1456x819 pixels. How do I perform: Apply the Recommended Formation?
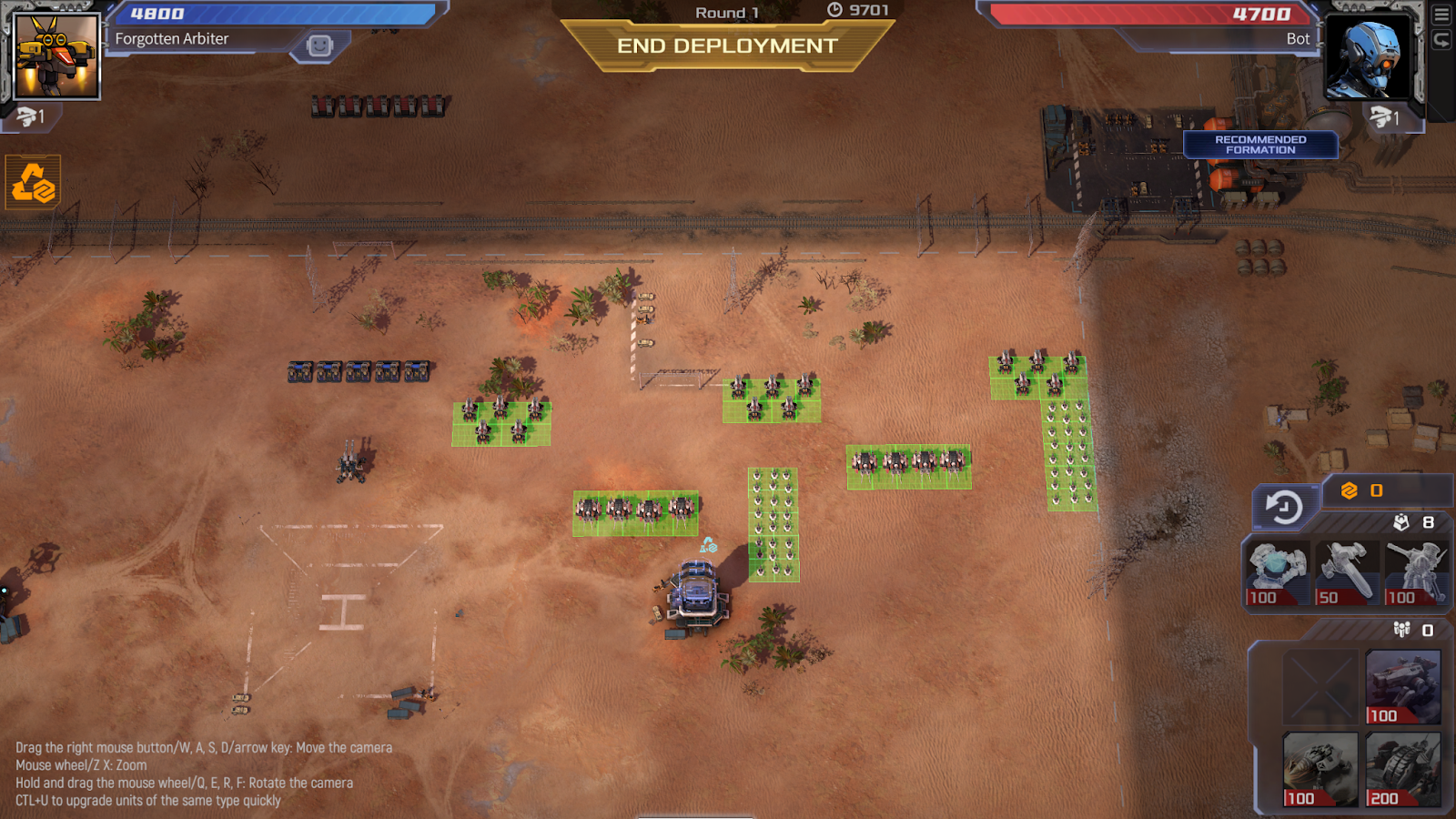[1260, 145]
